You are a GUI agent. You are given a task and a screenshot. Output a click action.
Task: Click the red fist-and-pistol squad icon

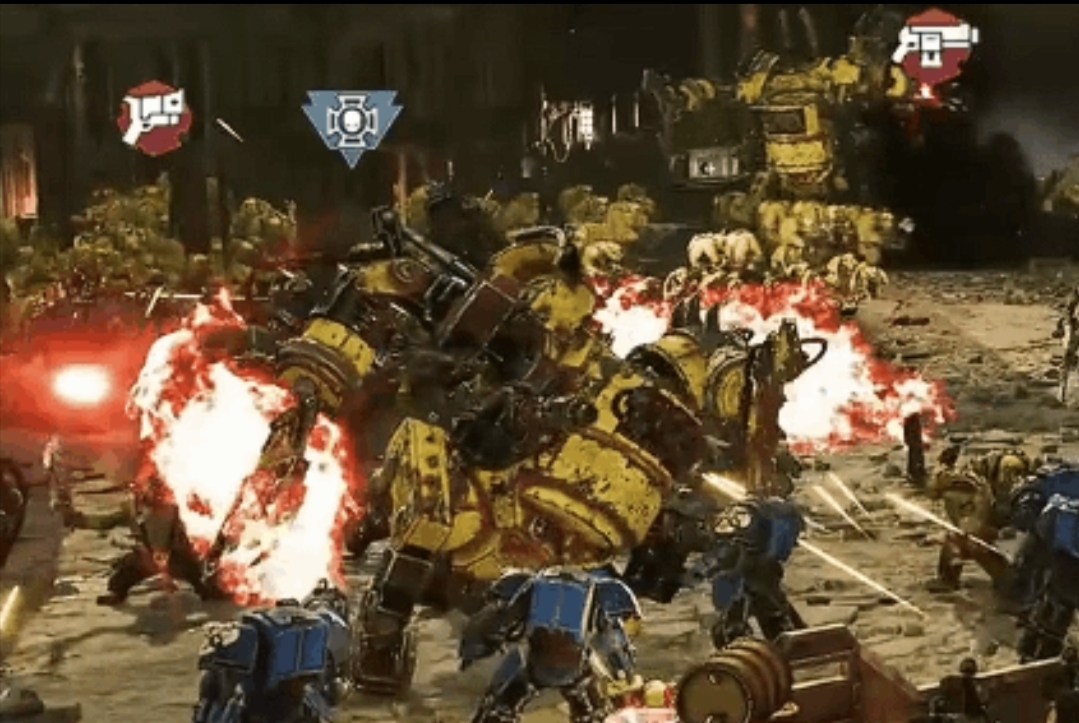pyautogui.click(x=154, y=117)
